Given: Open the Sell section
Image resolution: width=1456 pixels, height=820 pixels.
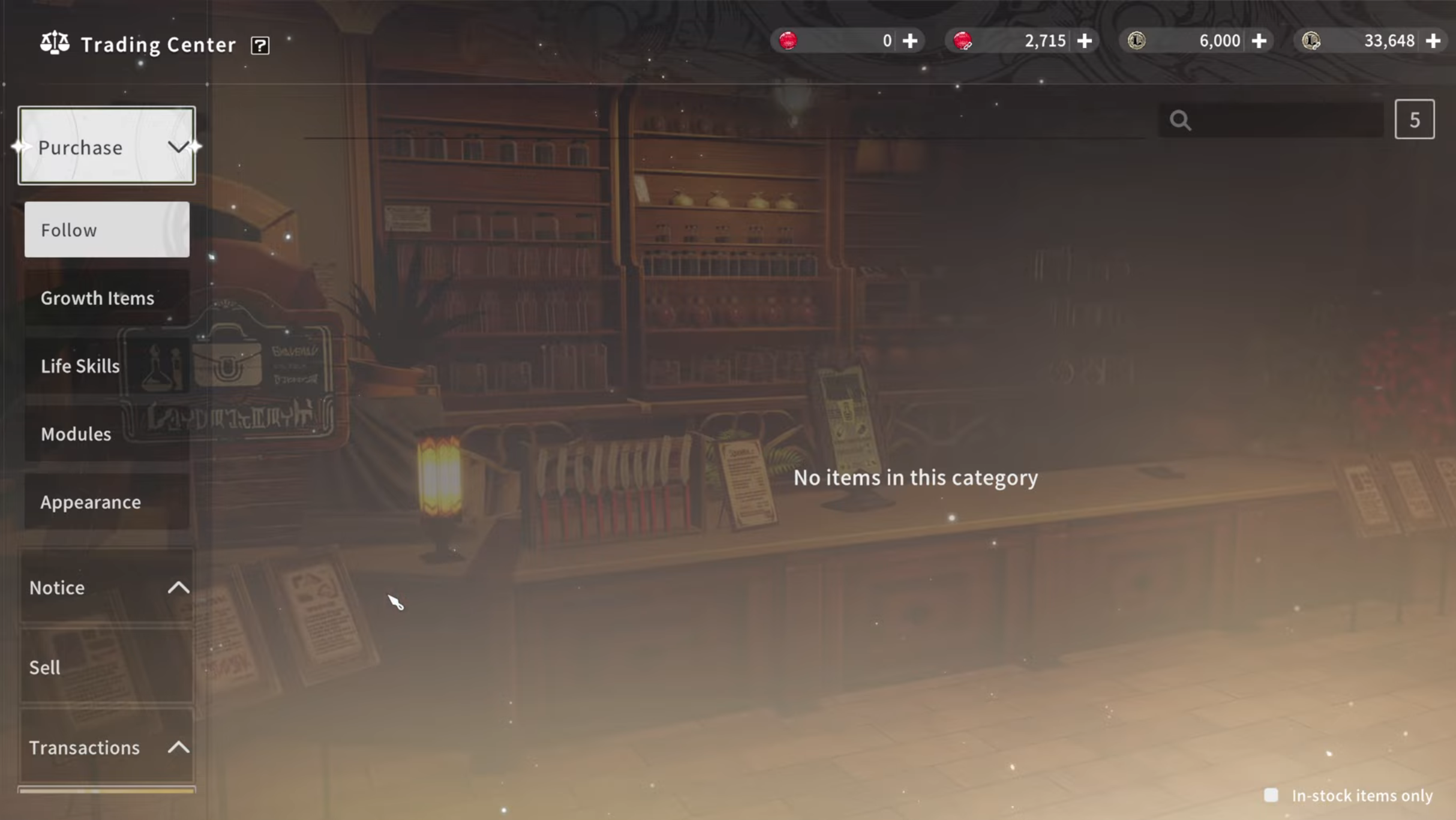Looking at the screenshot, I should tap(107, 667).
